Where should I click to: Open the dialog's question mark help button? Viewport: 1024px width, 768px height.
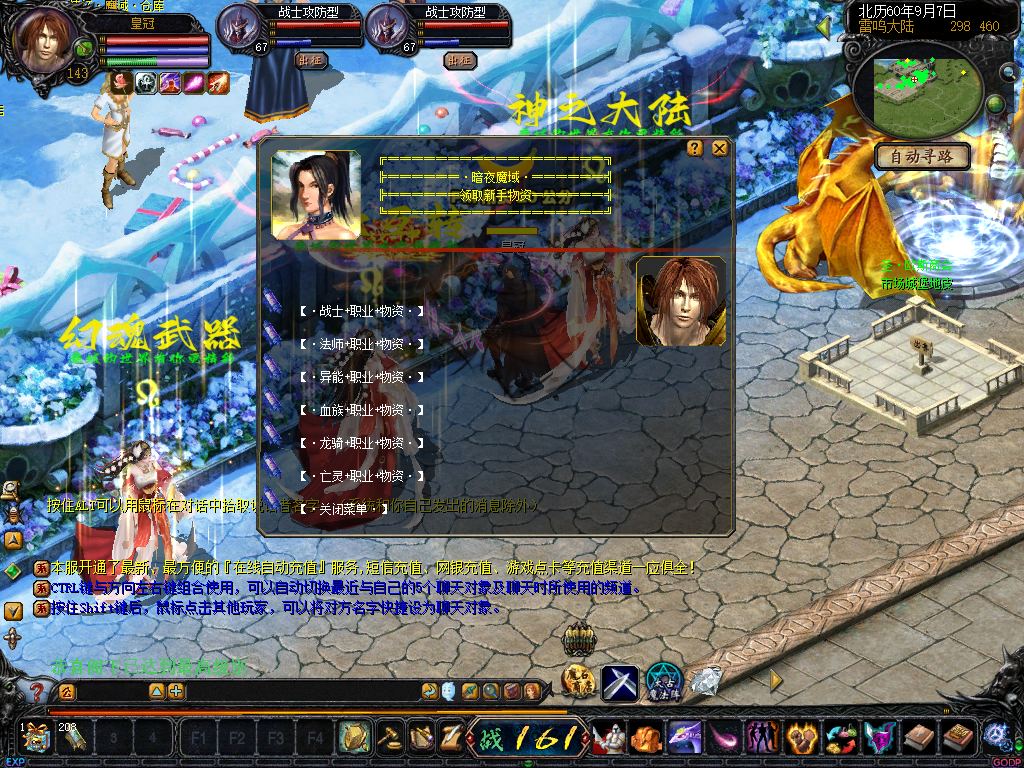point(695,148)
